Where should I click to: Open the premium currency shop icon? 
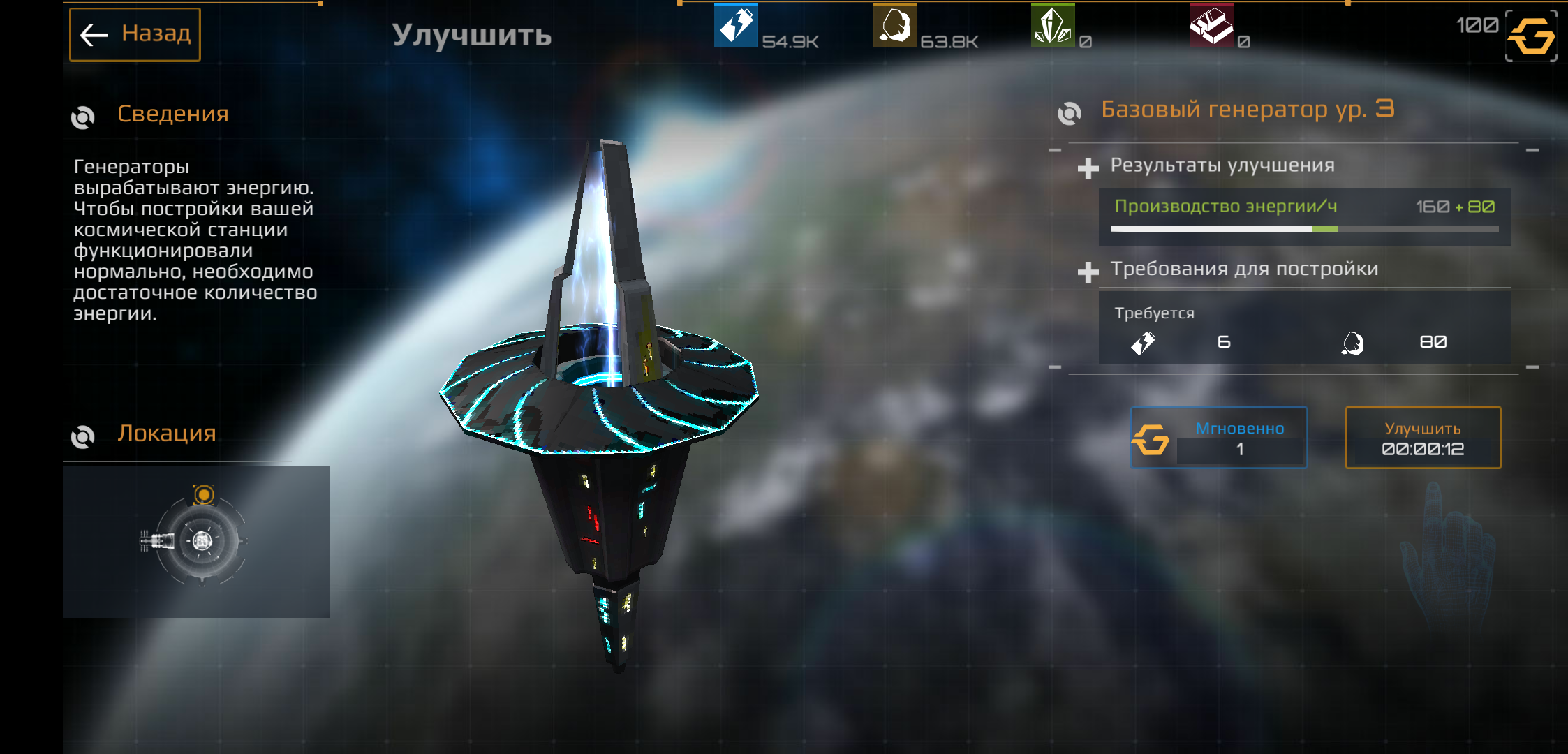1530,36
